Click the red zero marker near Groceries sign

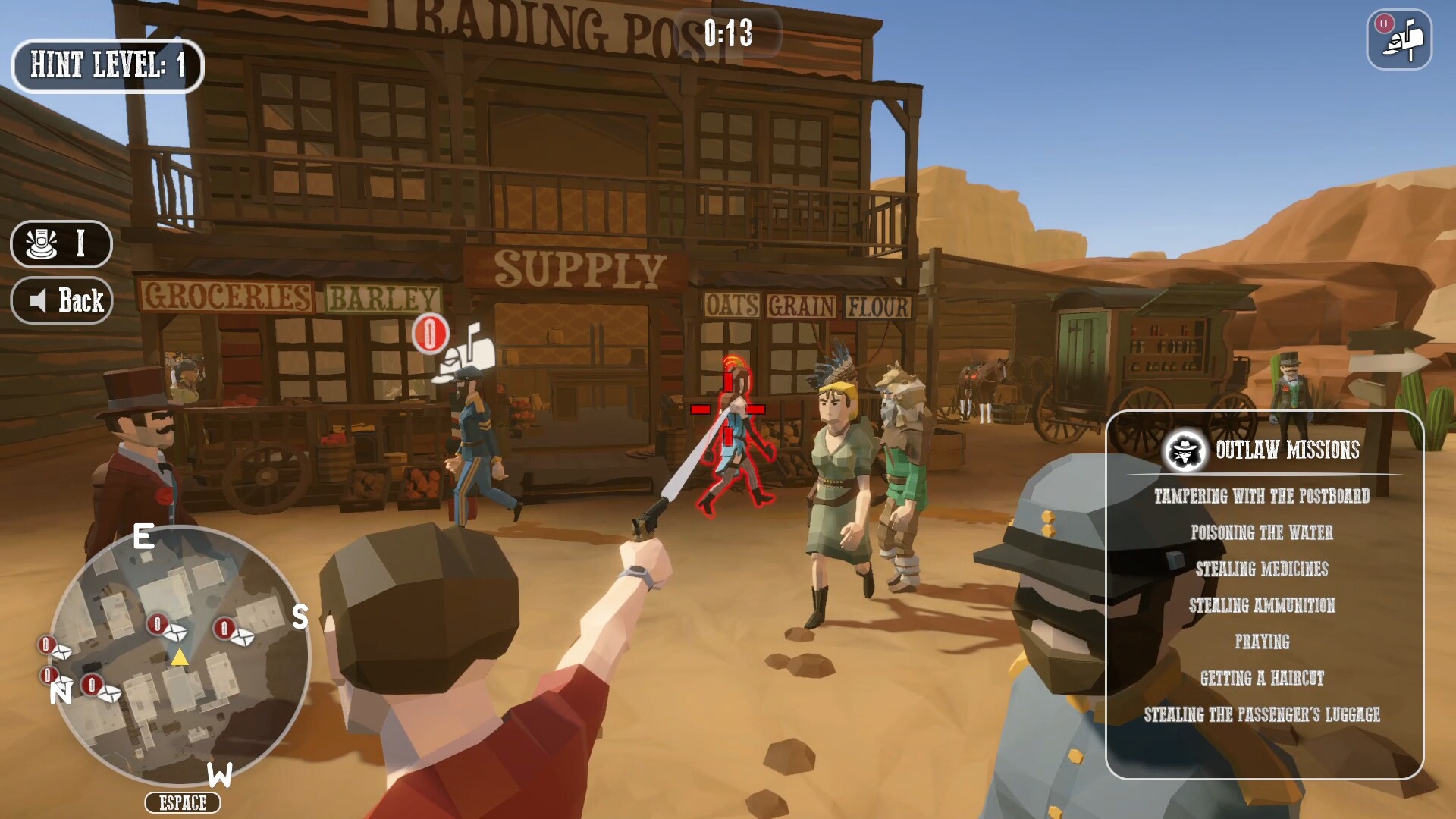pyautogui.click(x=430, y=333)
